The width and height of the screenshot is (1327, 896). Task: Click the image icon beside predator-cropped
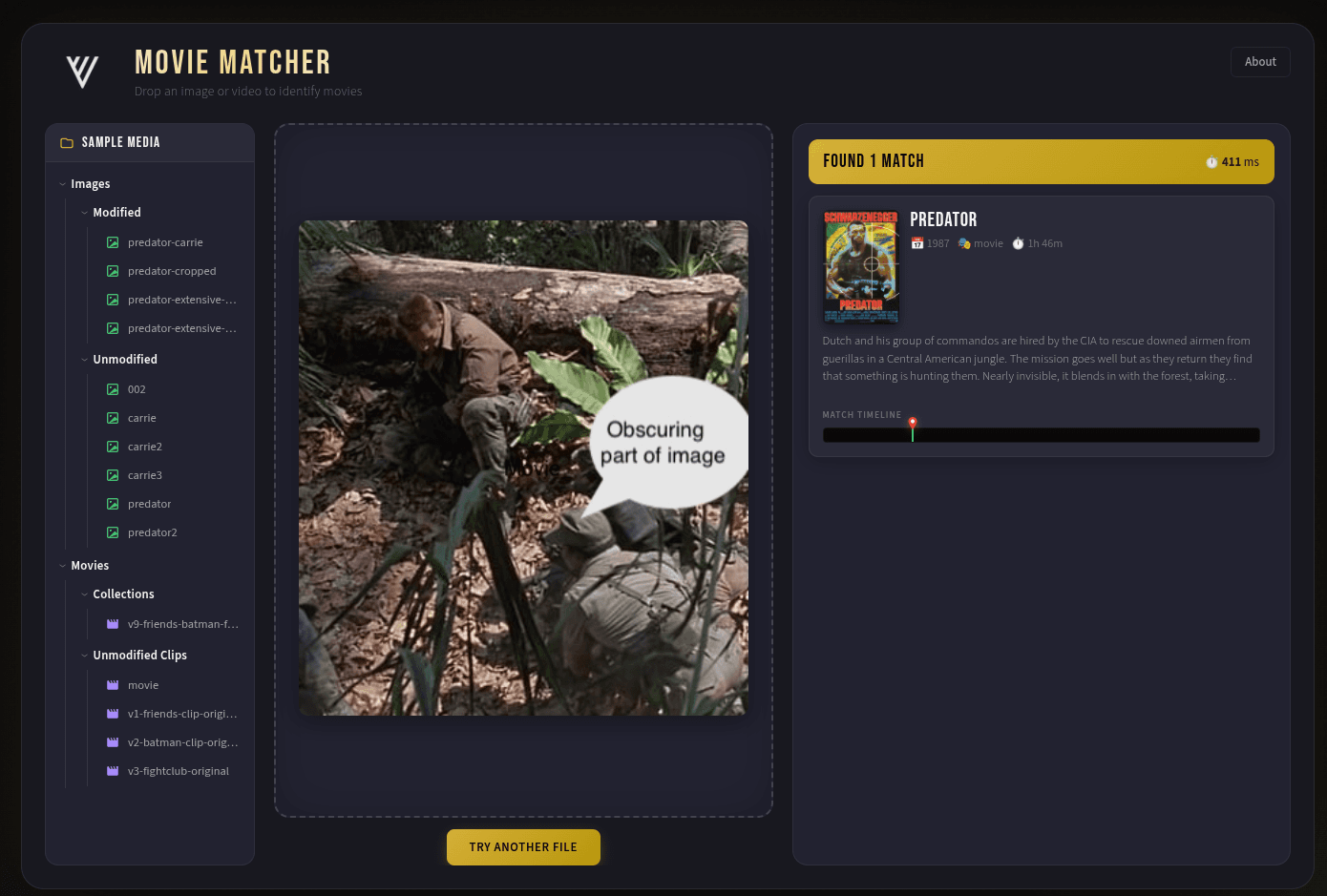[x=113, y=270]
